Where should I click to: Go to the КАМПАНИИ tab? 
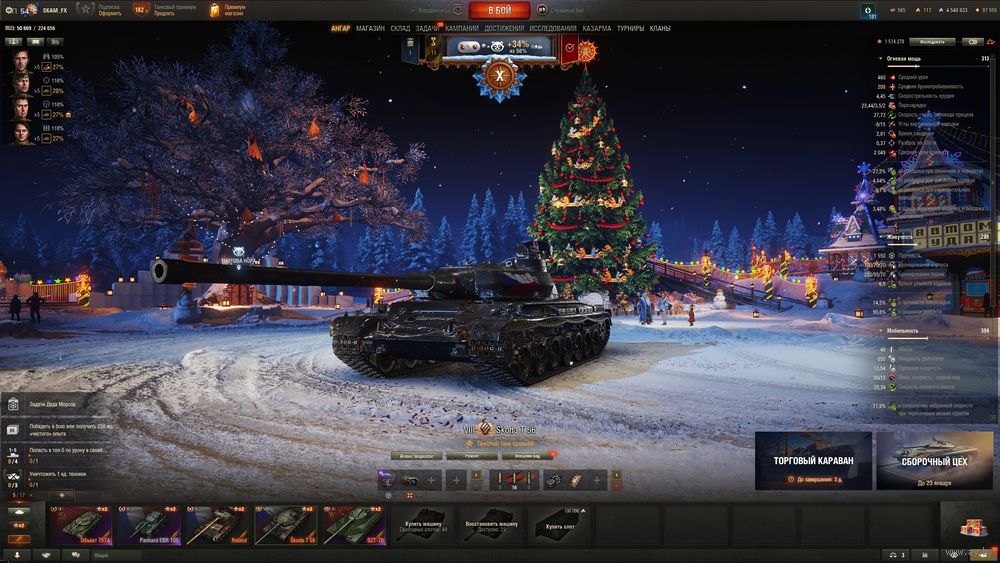click(461, 28)
